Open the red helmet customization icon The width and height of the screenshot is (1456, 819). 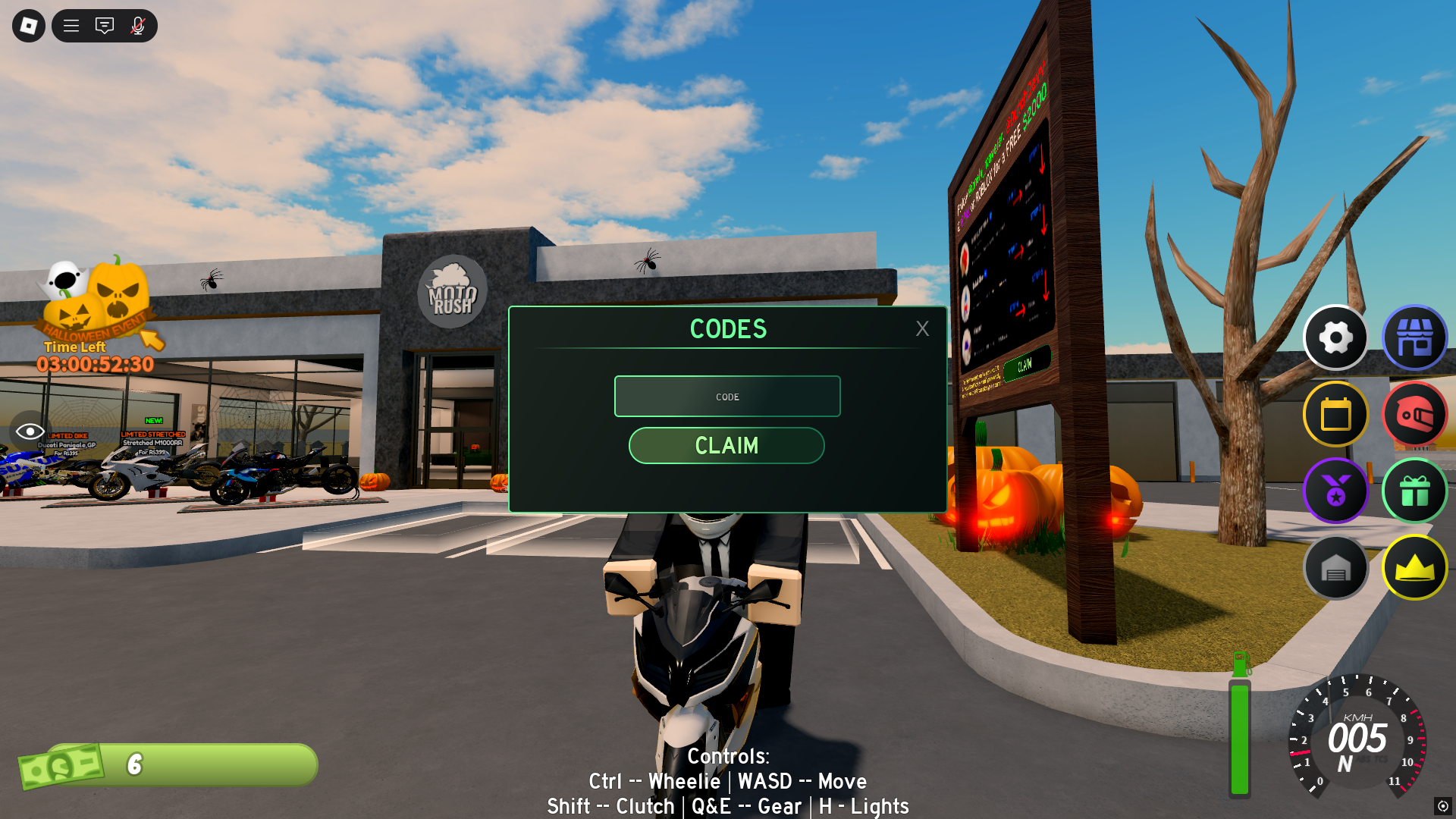click(1415, 415)
